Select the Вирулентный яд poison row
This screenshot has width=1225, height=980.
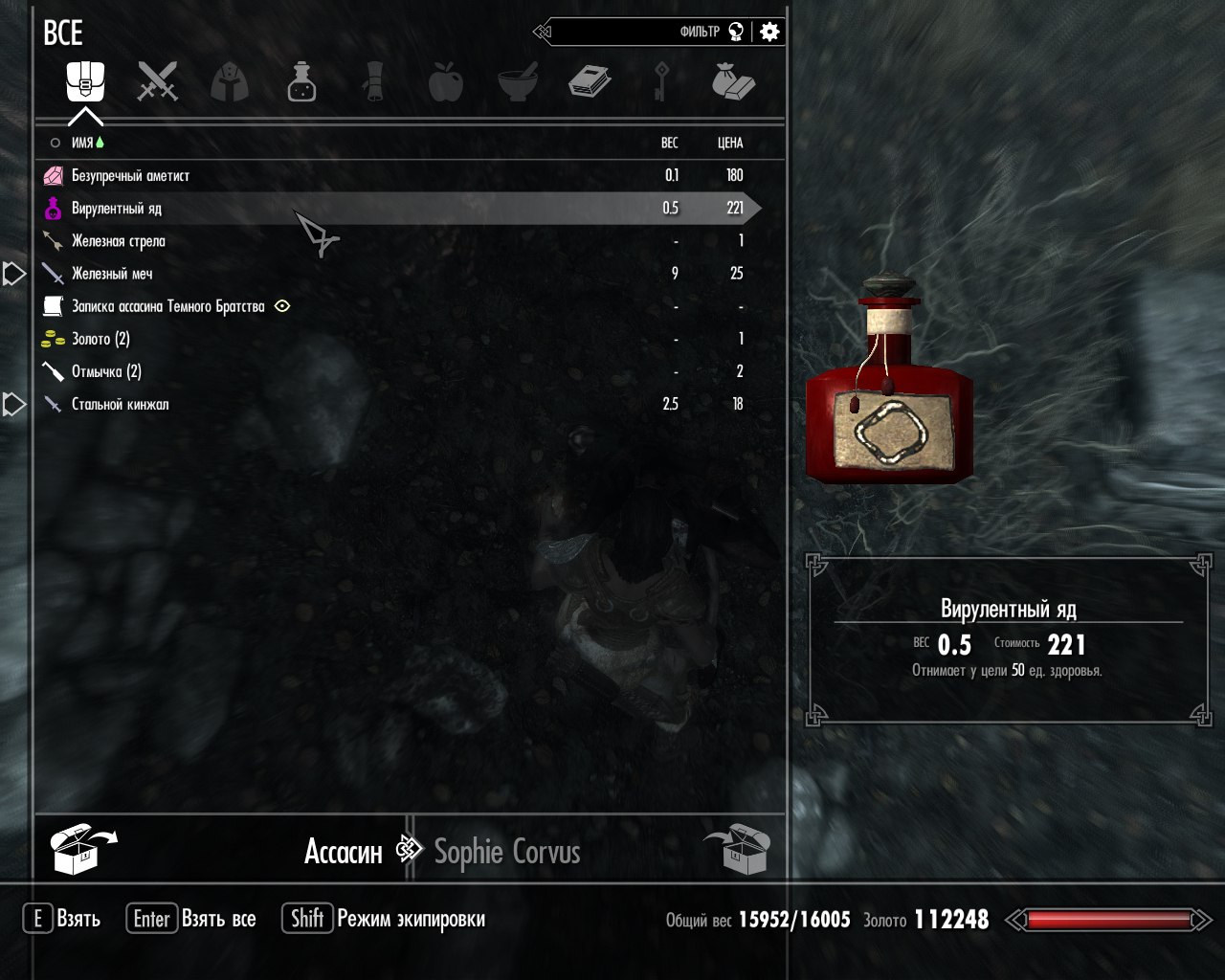(x=117, y=209)
